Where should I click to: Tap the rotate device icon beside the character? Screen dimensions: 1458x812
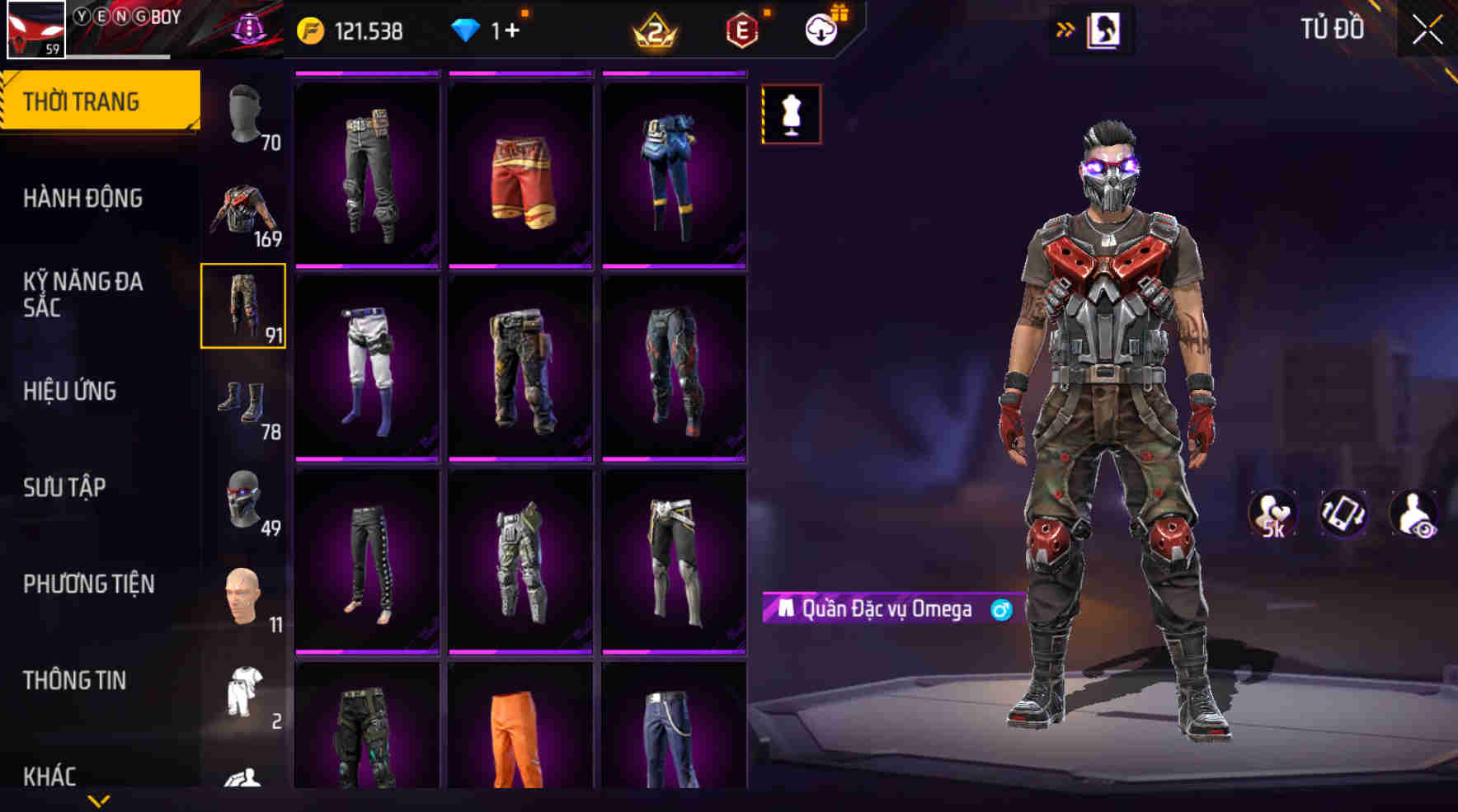pyautogui.click(x=1344, y=513)
